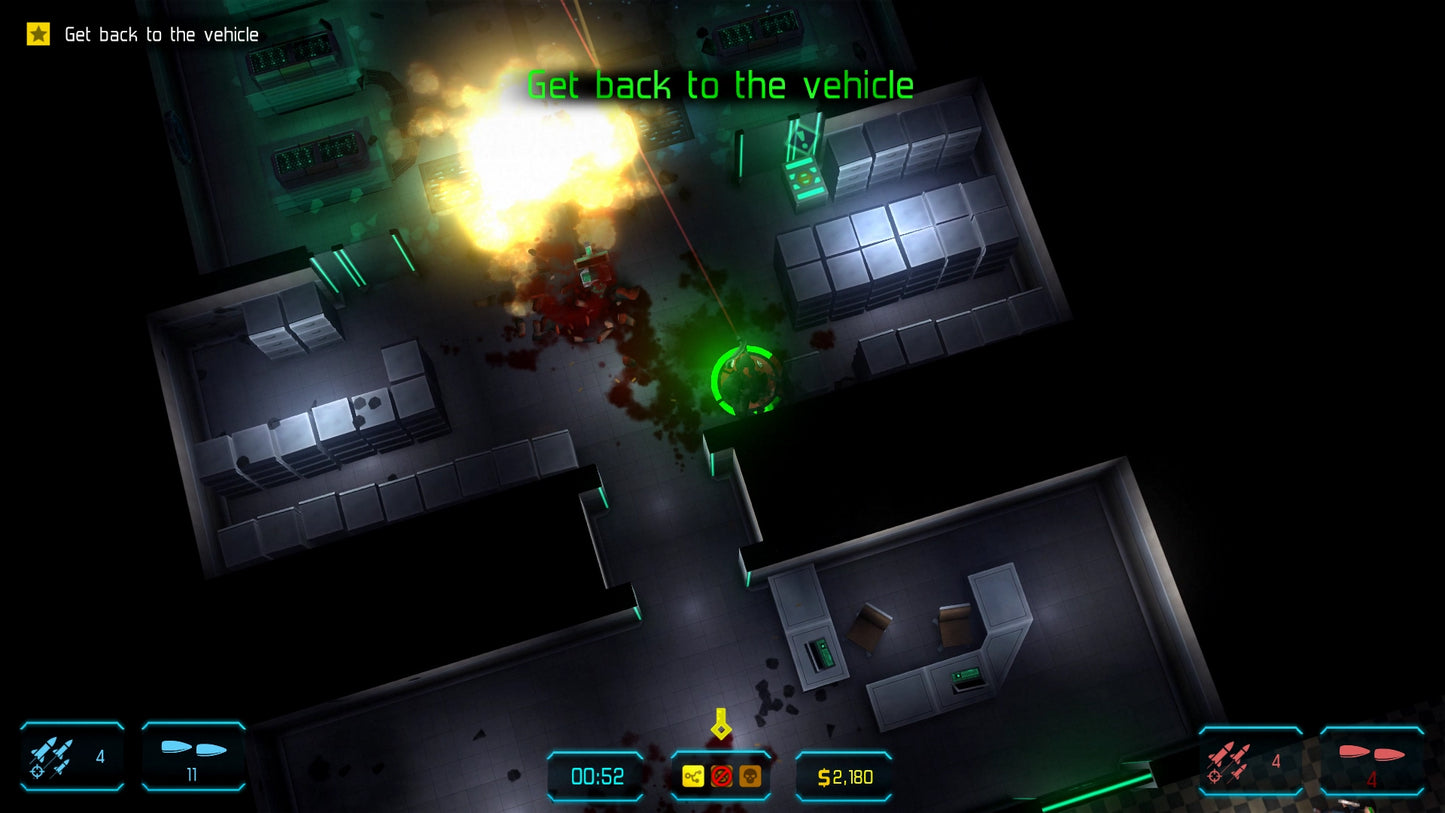
Task: Click the yellow network status icon
Action: pos(693,776)
